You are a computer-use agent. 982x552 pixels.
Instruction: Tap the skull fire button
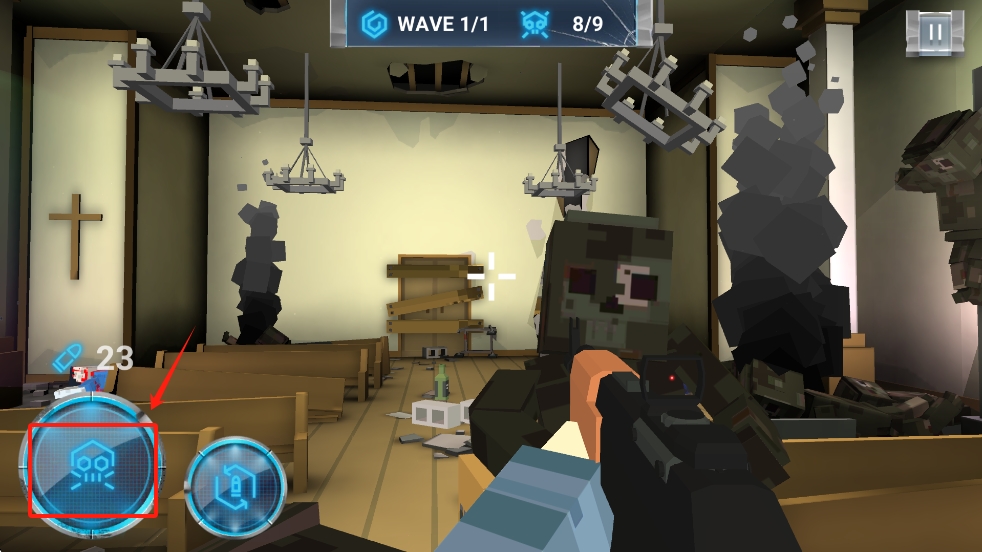click(x=92, y=468)
